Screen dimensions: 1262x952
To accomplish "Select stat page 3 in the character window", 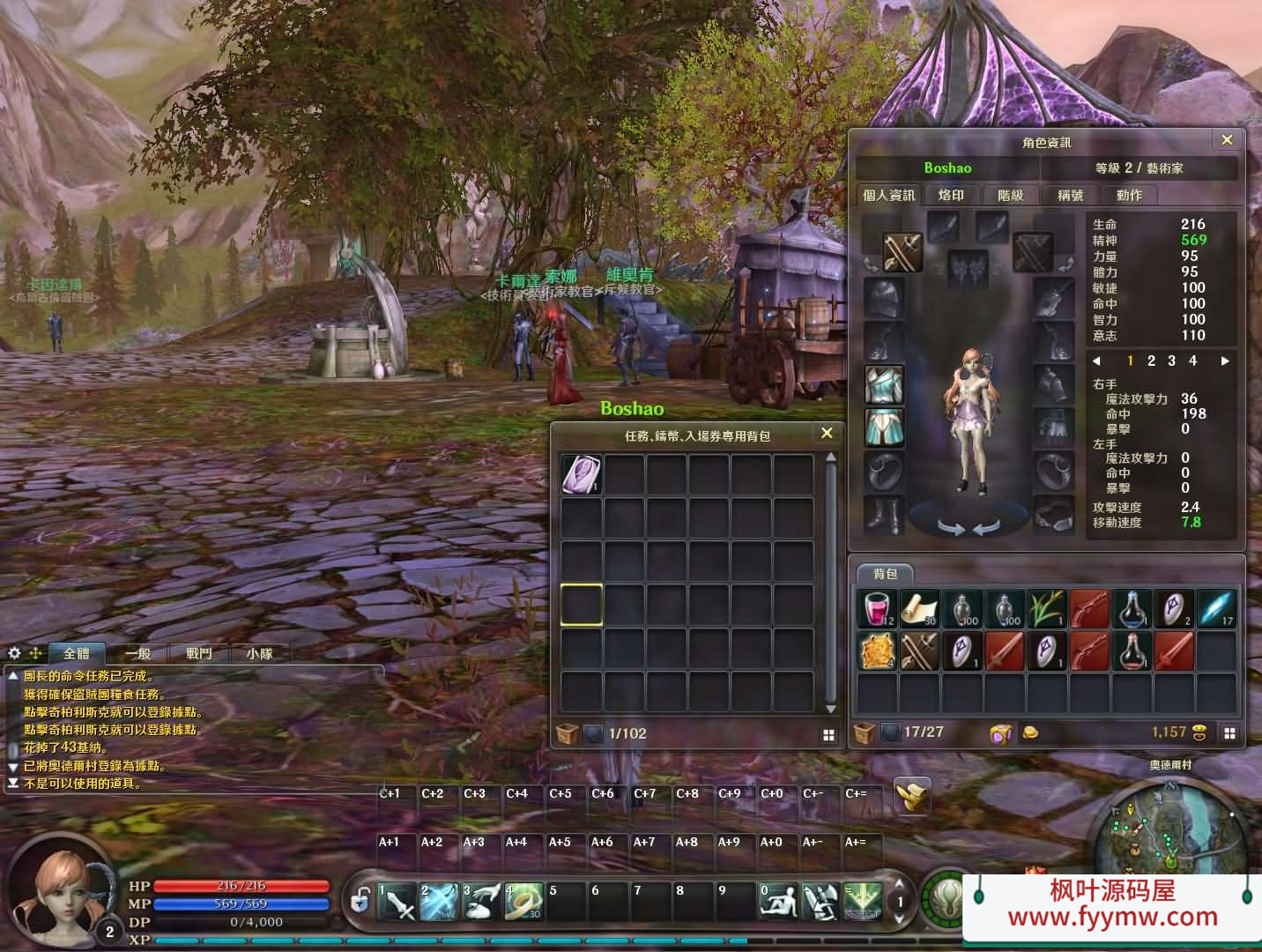I will coord(1171,361).
